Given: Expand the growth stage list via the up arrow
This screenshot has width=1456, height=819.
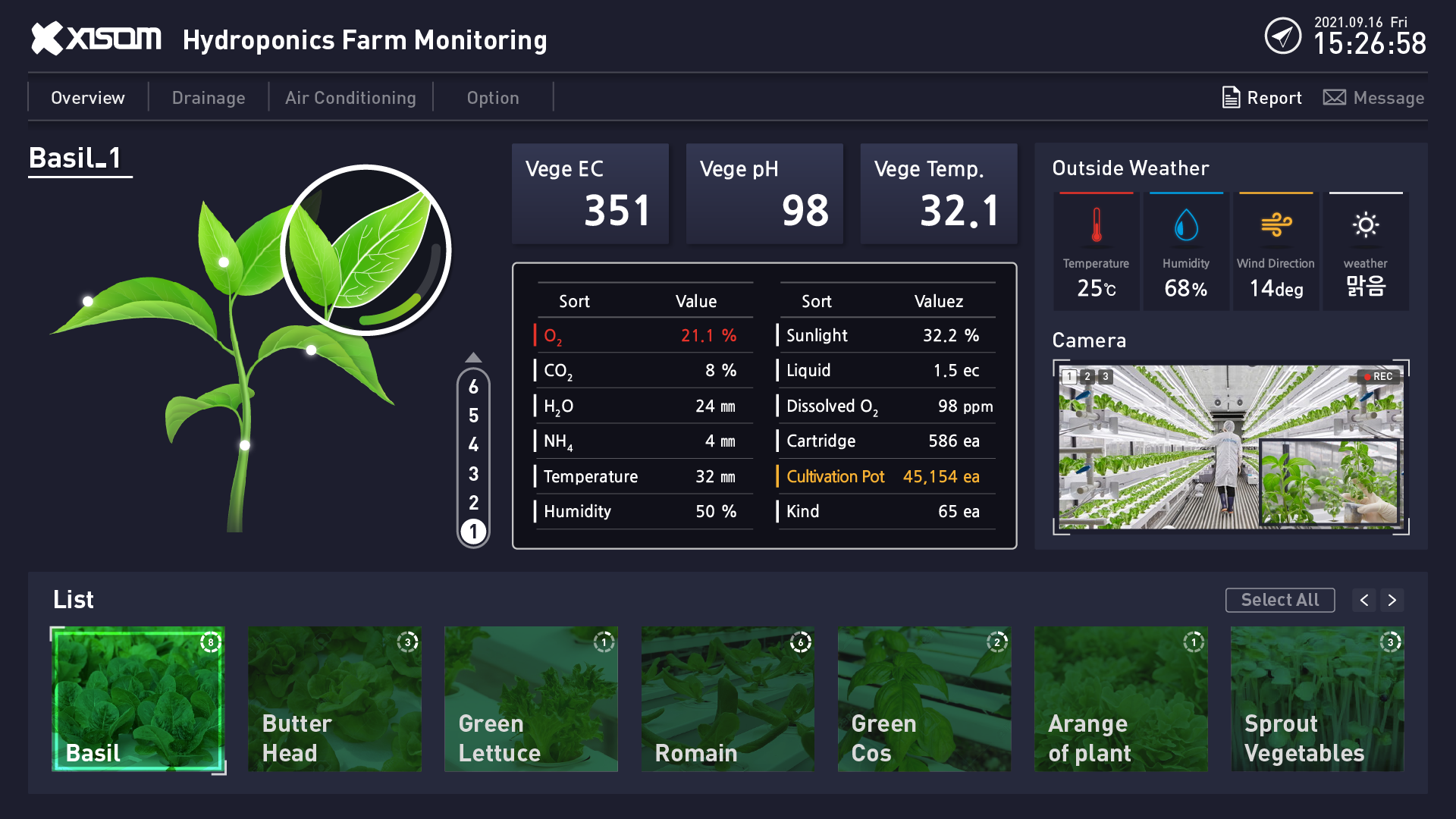Looking at the screenshot, I should (473, 356).
